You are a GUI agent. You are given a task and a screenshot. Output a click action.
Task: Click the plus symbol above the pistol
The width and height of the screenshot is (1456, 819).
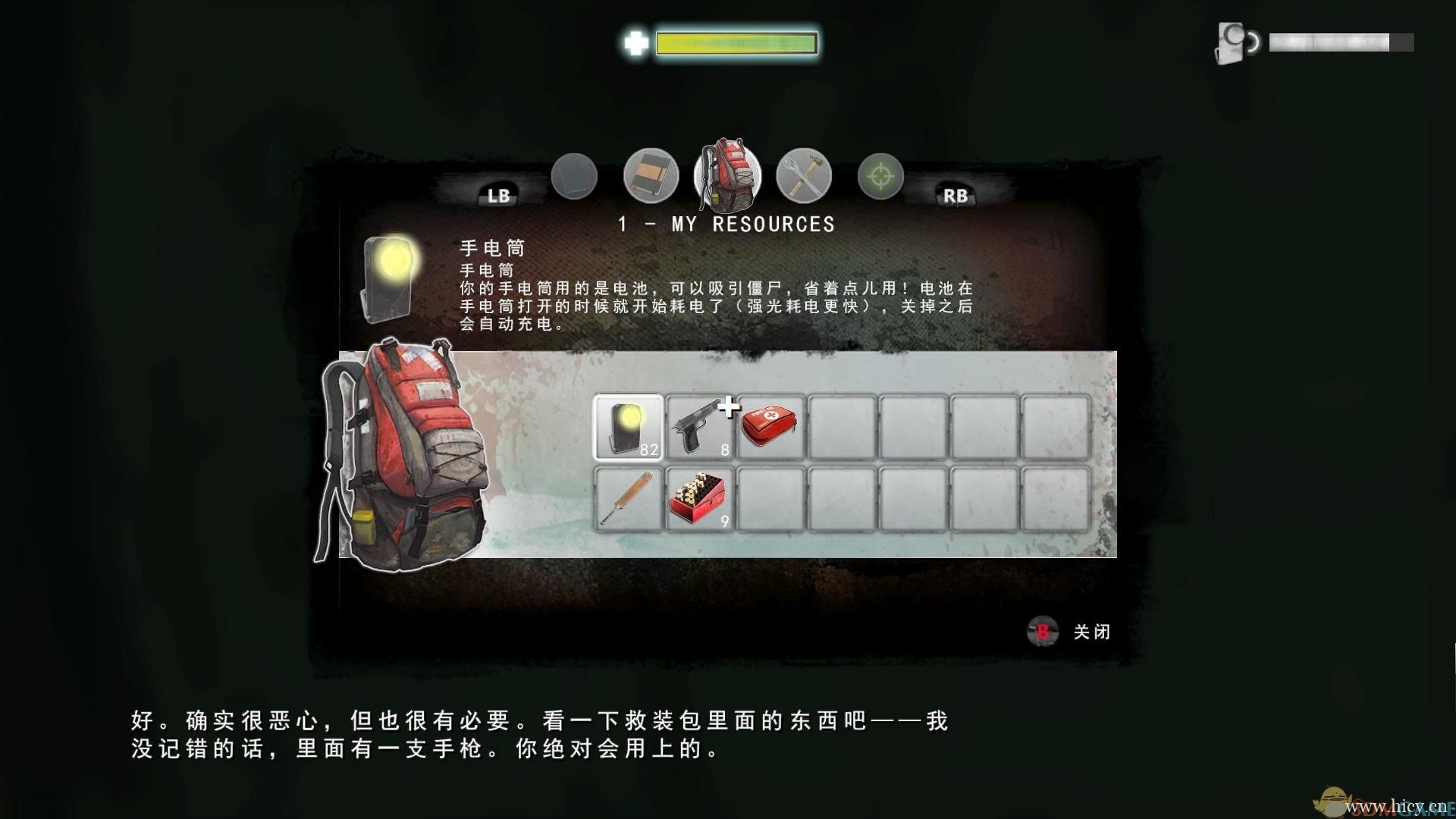pyautogui.click(x=730, y=406)
